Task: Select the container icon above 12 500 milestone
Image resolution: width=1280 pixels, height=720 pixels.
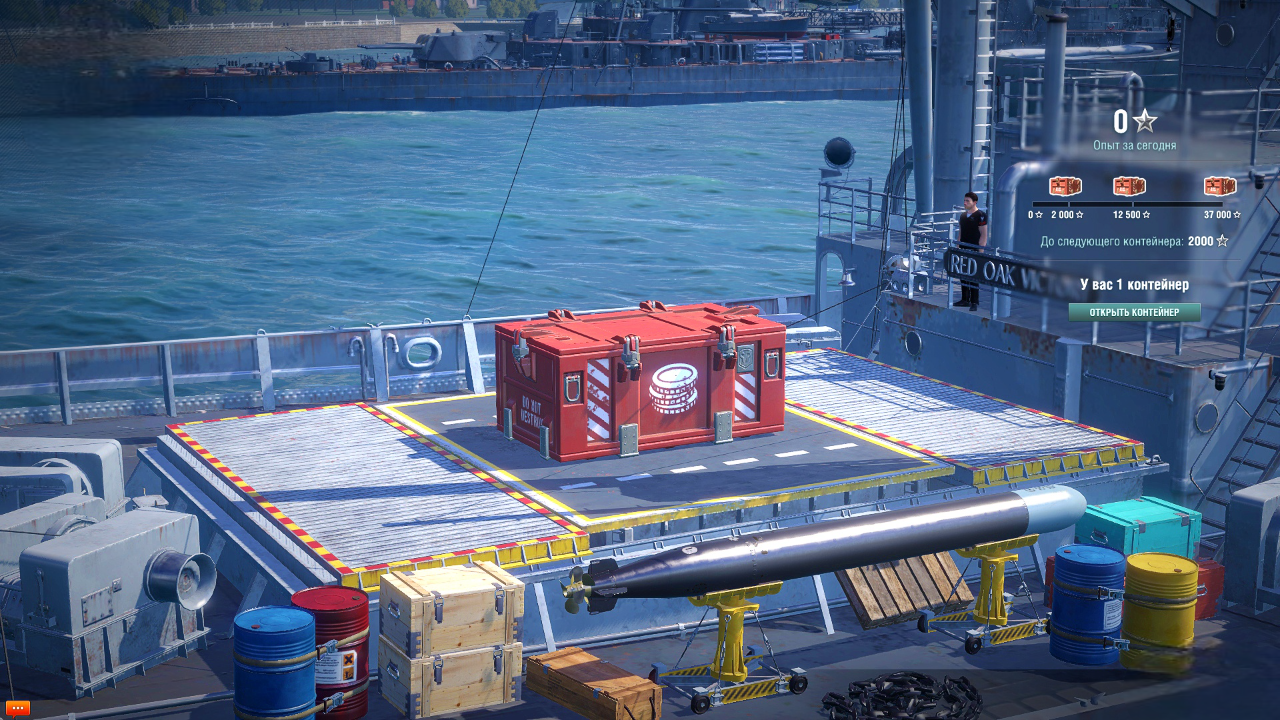Action: (x=1129, y=186)
